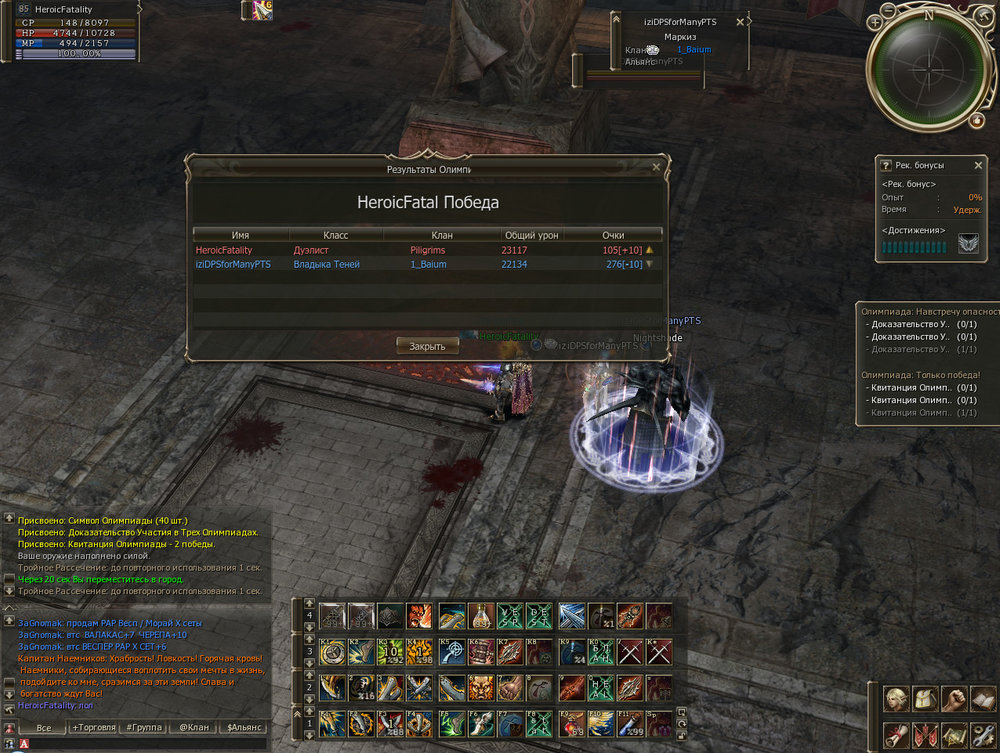The width and height of the screenshot is (1000, 753).
Task: Click the winged achievements icon
Action: pos(968,243)
